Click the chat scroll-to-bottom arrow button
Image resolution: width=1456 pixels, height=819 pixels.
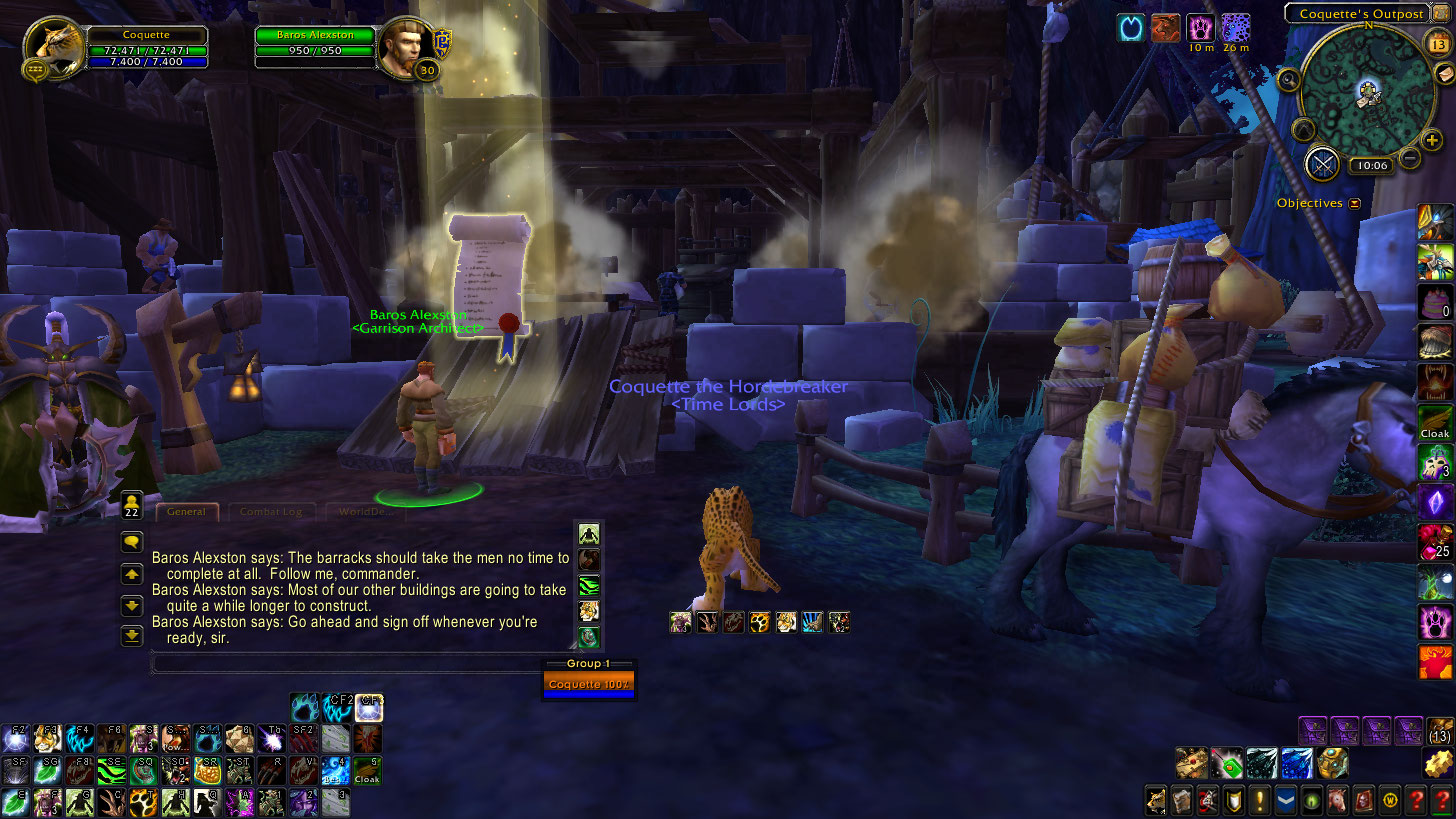pos(132,635)
